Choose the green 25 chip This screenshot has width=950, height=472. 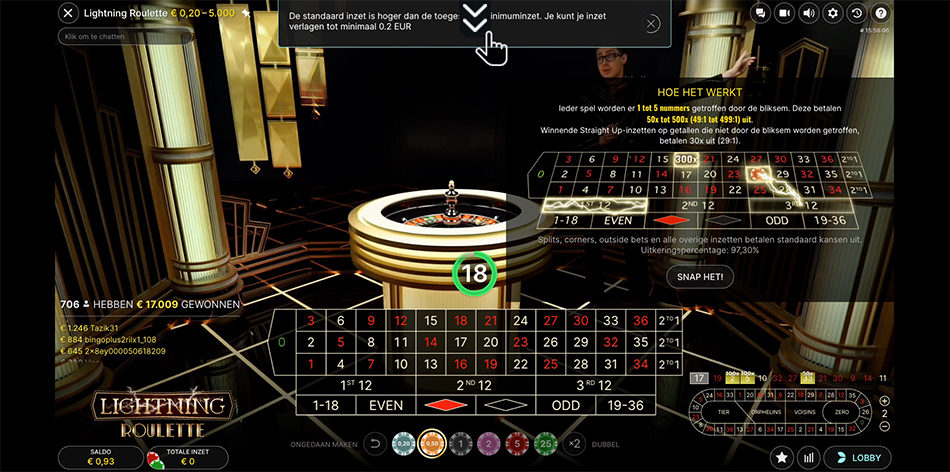(x=544, y=443)
